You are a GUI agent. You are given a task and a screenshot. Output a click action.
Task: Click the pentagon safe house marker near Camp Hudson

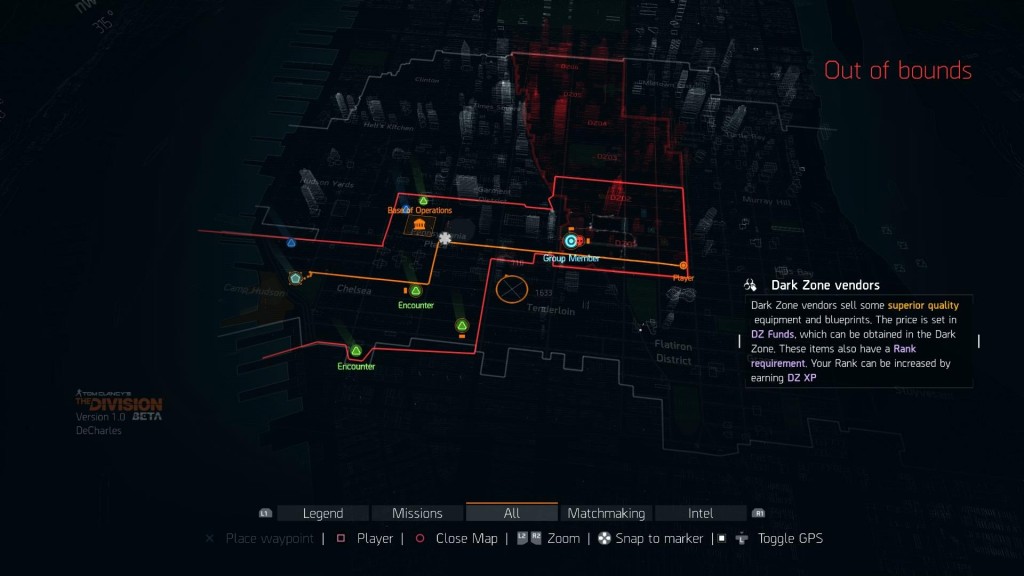pyautogui.click(x=295, y=278)
